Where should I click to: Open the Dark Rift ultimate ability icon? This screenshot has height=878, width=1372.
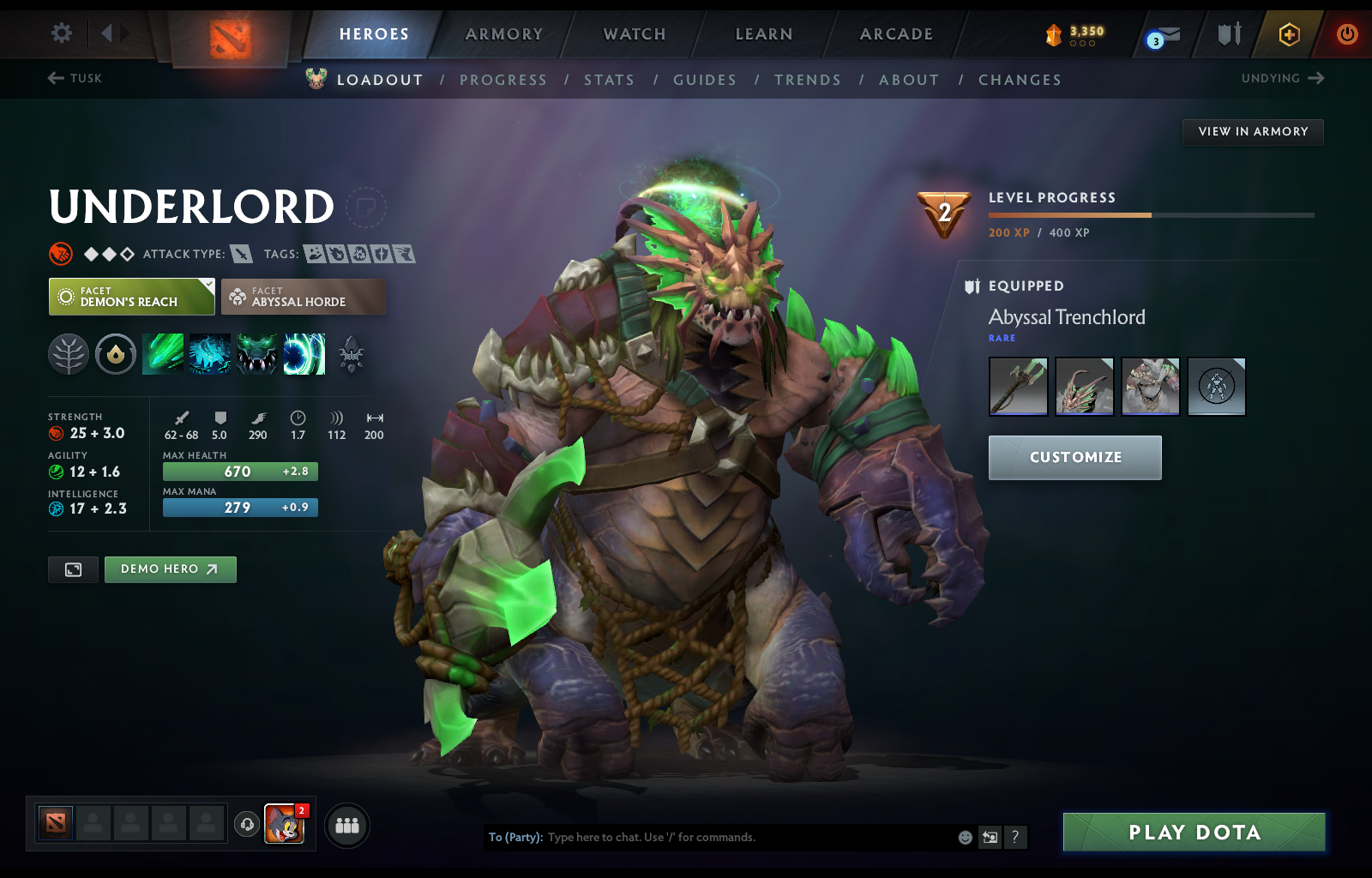[304, 353]
